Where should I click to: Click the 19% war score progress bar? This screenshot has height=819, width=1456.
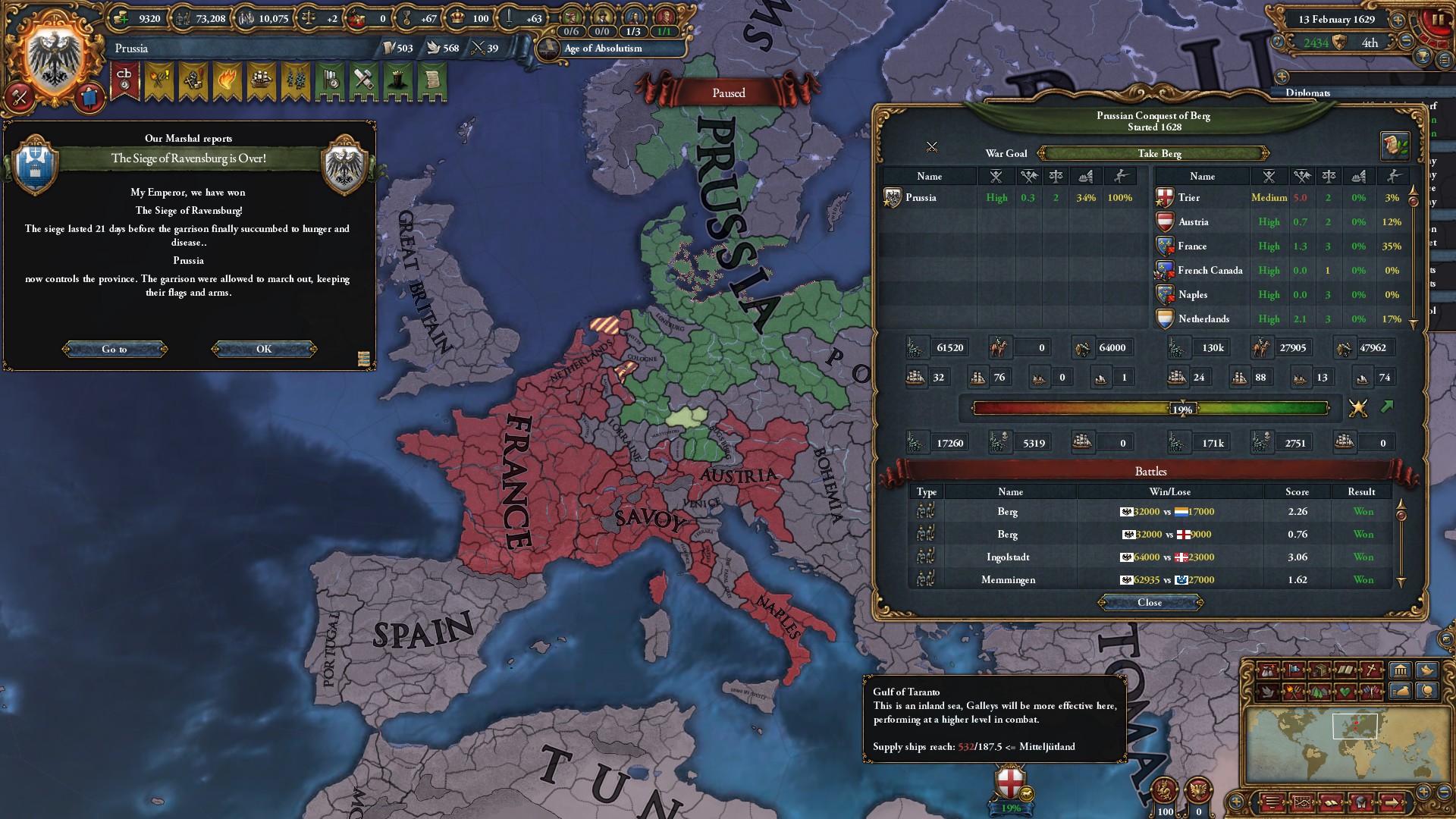pos(1183,409)
